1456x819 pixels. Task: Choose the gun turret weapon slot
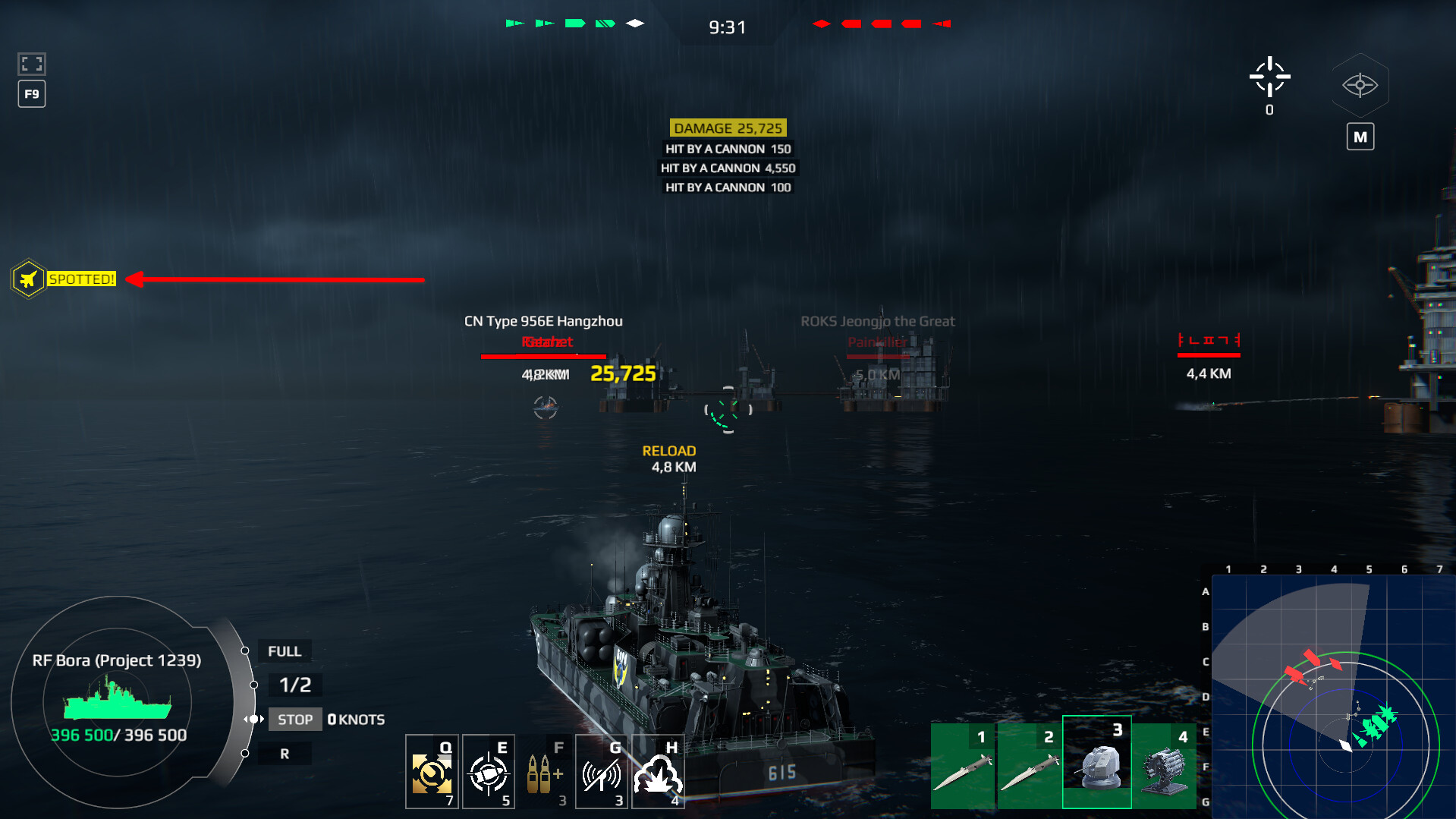(x=1096, y=762)
